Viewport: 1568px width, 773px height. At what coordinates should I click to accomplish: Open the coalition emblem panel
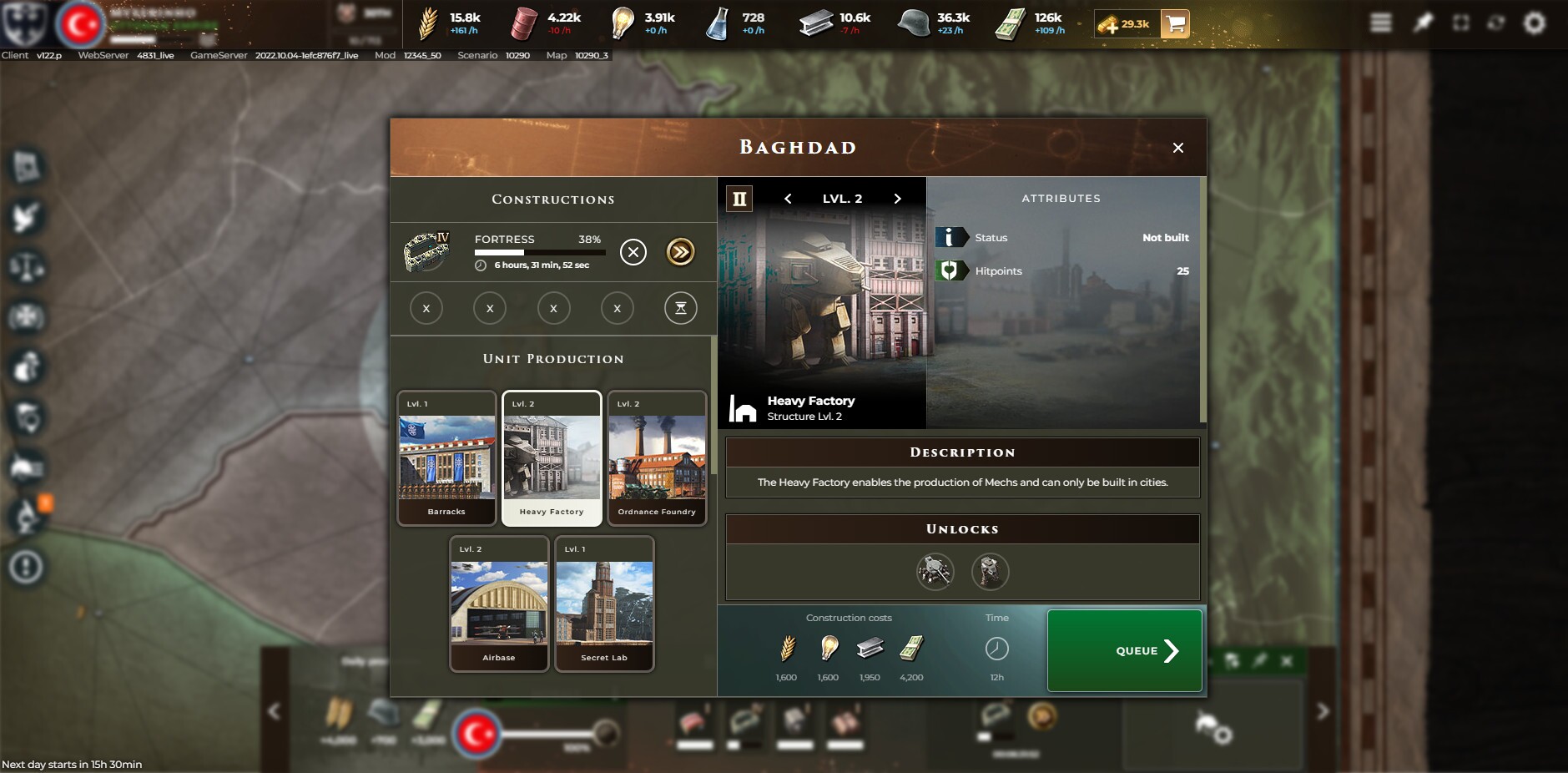tap(25, 318)
